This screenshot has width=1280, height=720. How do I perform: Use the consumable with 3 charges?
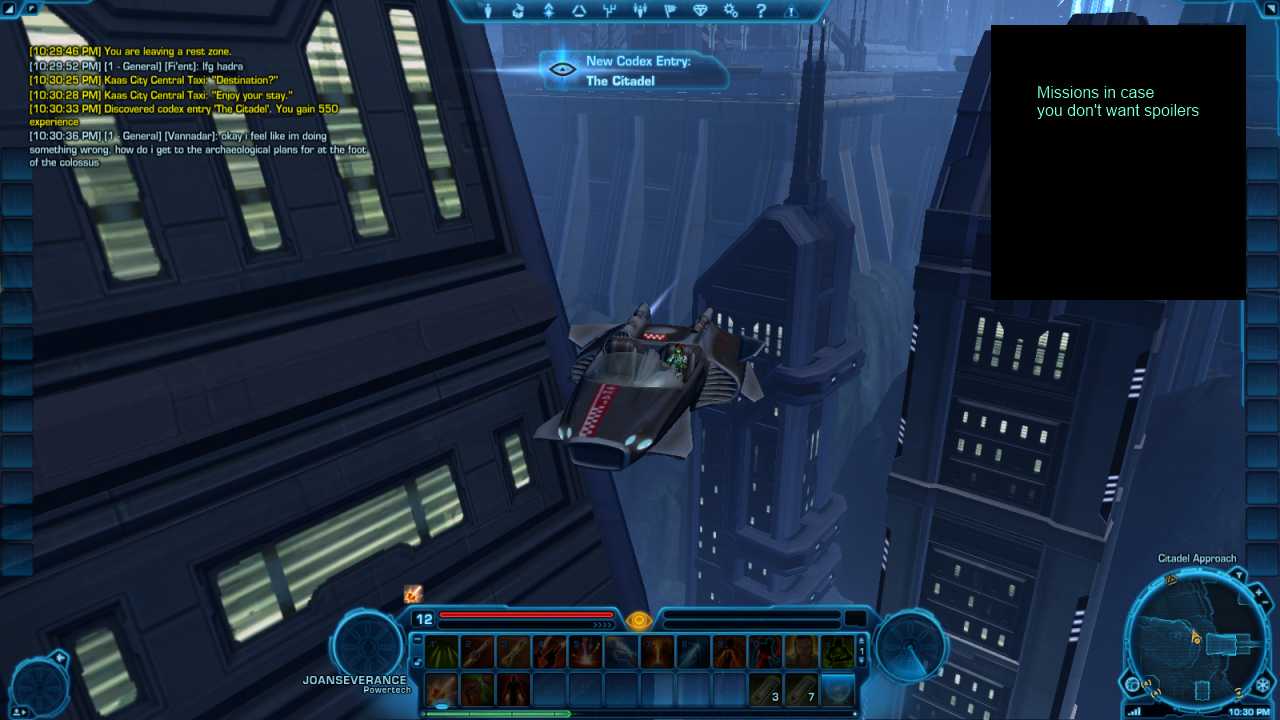766,689
